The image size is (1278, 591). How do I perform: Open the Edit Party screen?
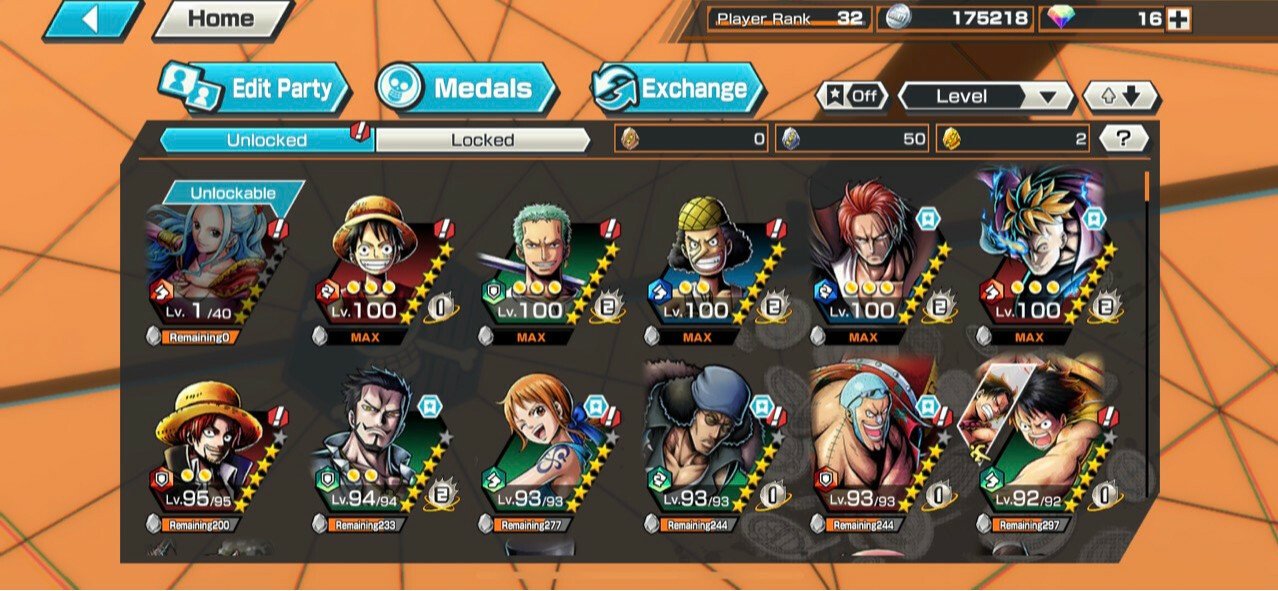click(x=254, y=89)
